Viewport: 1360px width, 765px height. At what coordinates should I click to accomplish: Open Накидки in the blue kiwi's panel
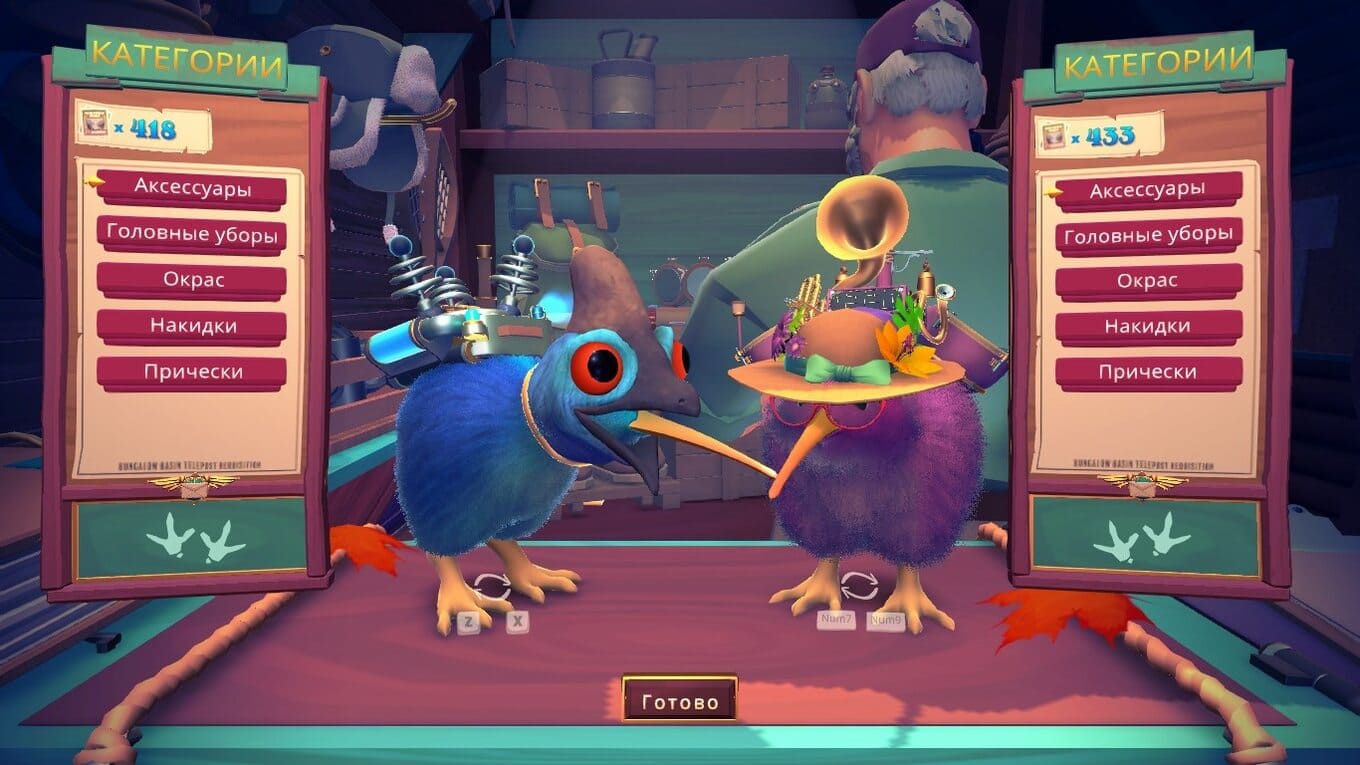(x=192, y=326)
